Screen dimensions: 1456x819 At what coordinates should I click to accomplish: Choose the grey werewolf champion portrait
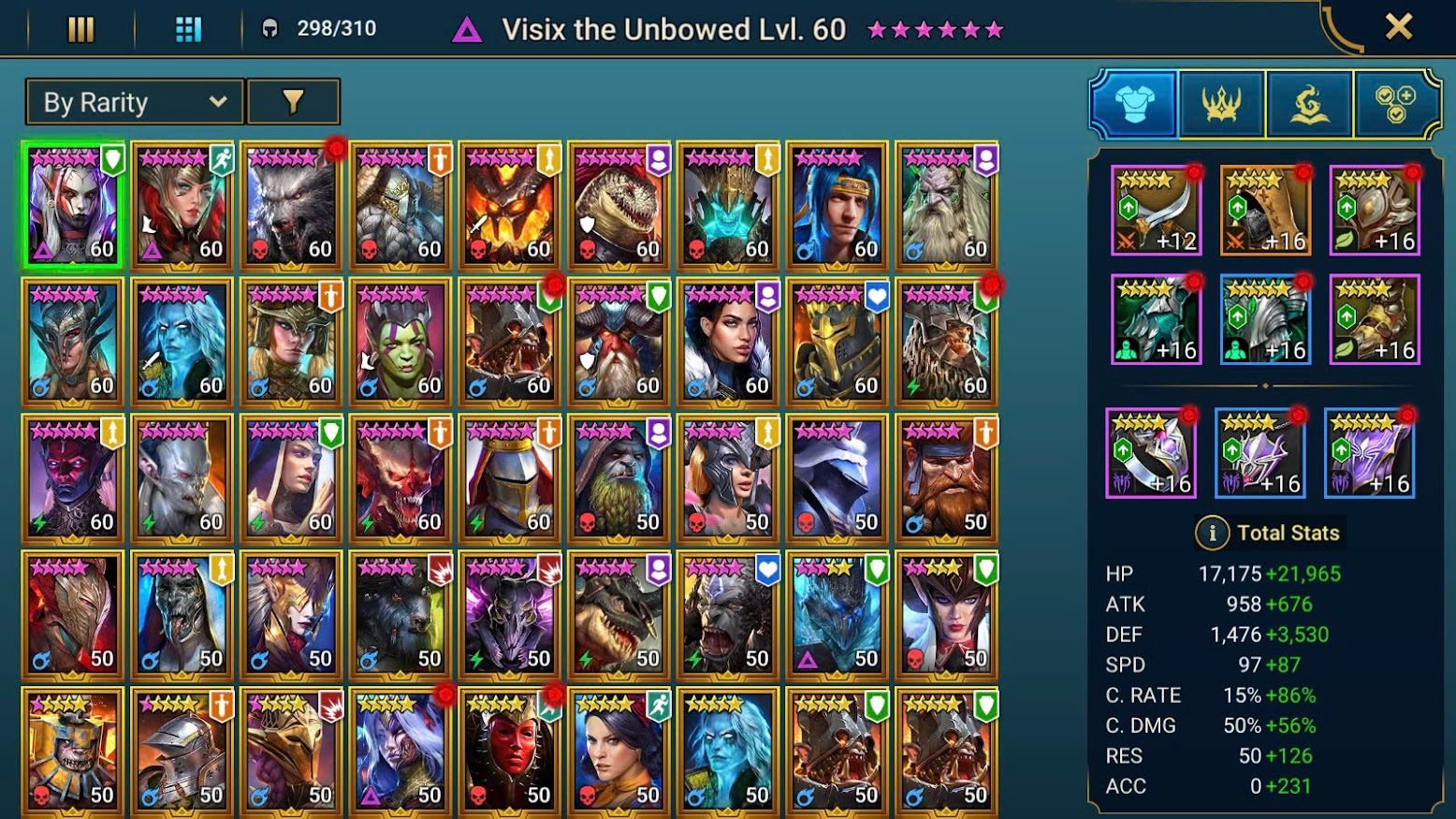(292, 206)
